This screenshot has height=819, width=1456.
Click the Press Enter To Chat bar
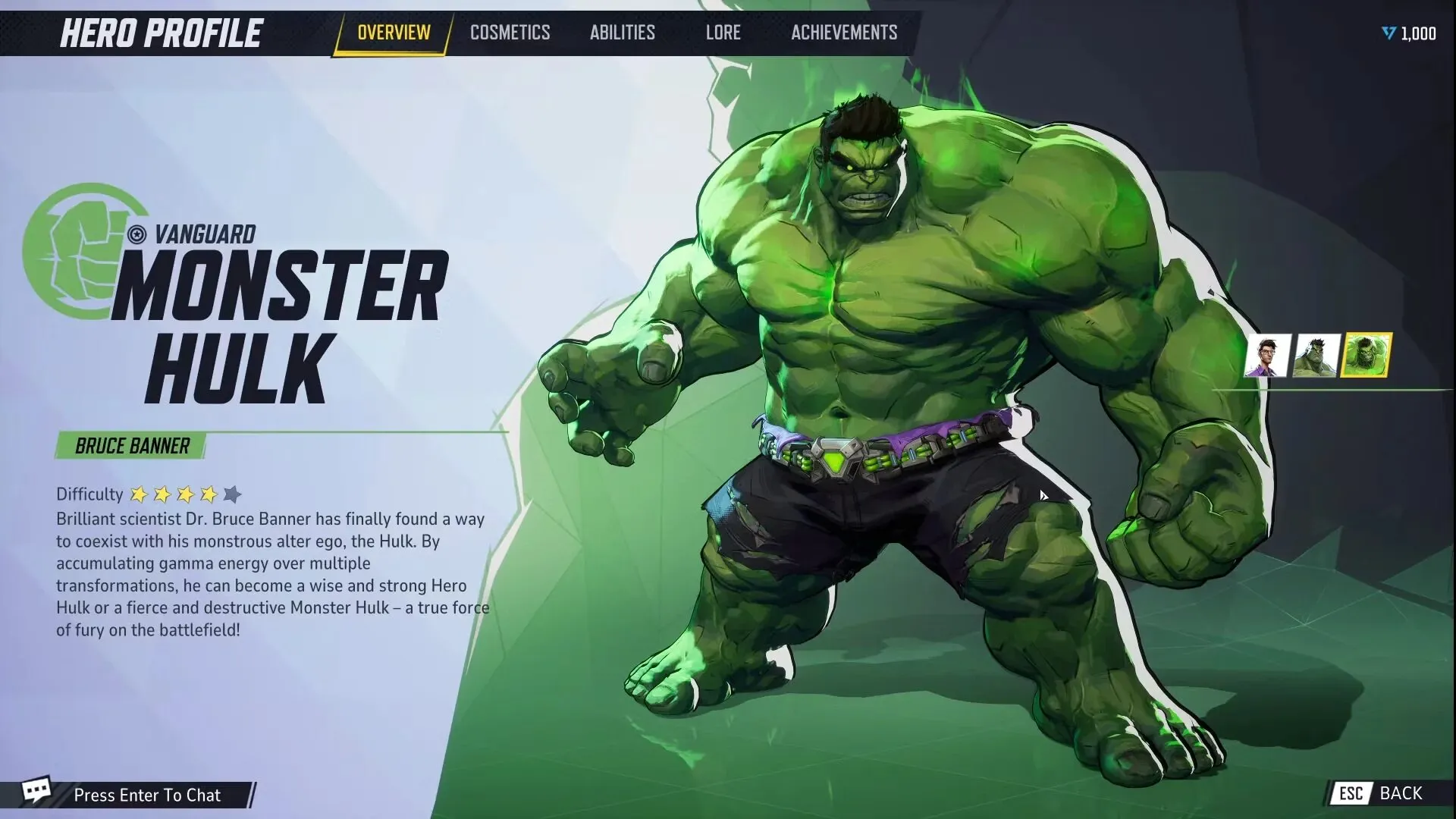[147, 795]
